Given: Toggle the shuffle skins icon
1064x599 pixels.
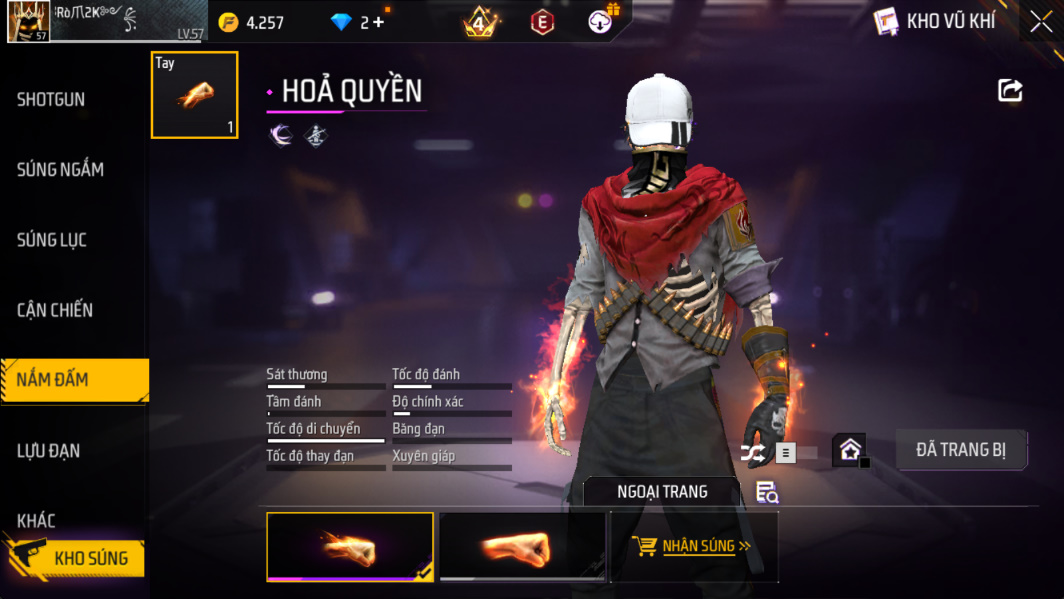Looking at the screenshot, I should point(753,453).
